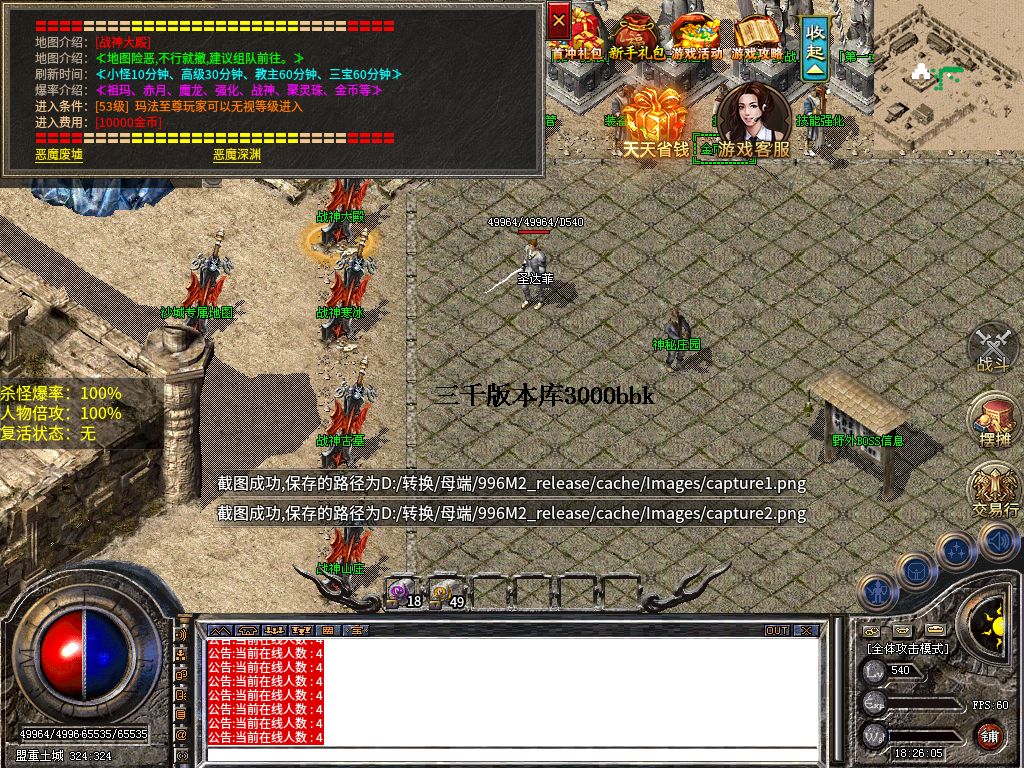Open the 天天省钱 daily savings gift
This screenshot has width=1024, height=768.
[656, 122]
